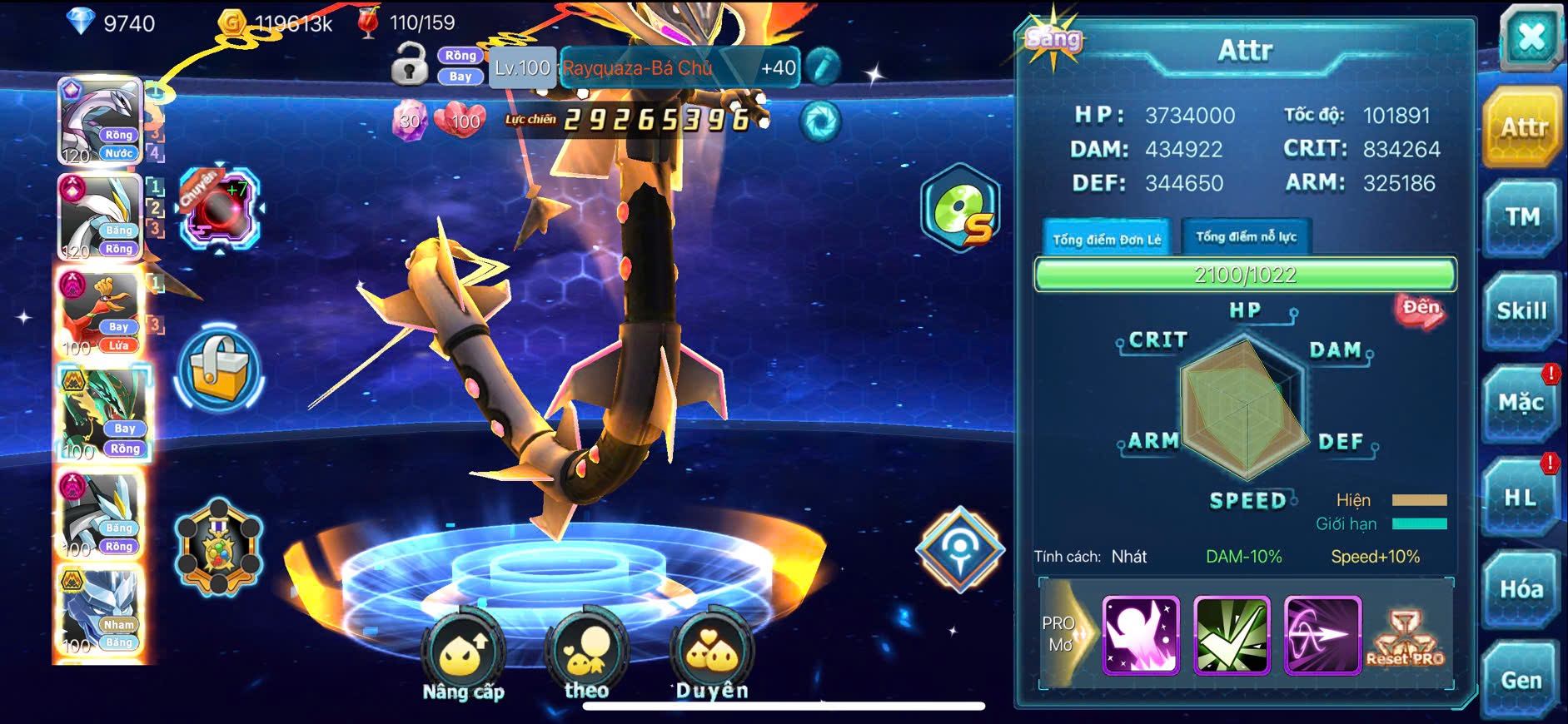This screenshot has height=724, width=1568.
Task: Switch to the Hóa tab
Action: [1521, 589]
